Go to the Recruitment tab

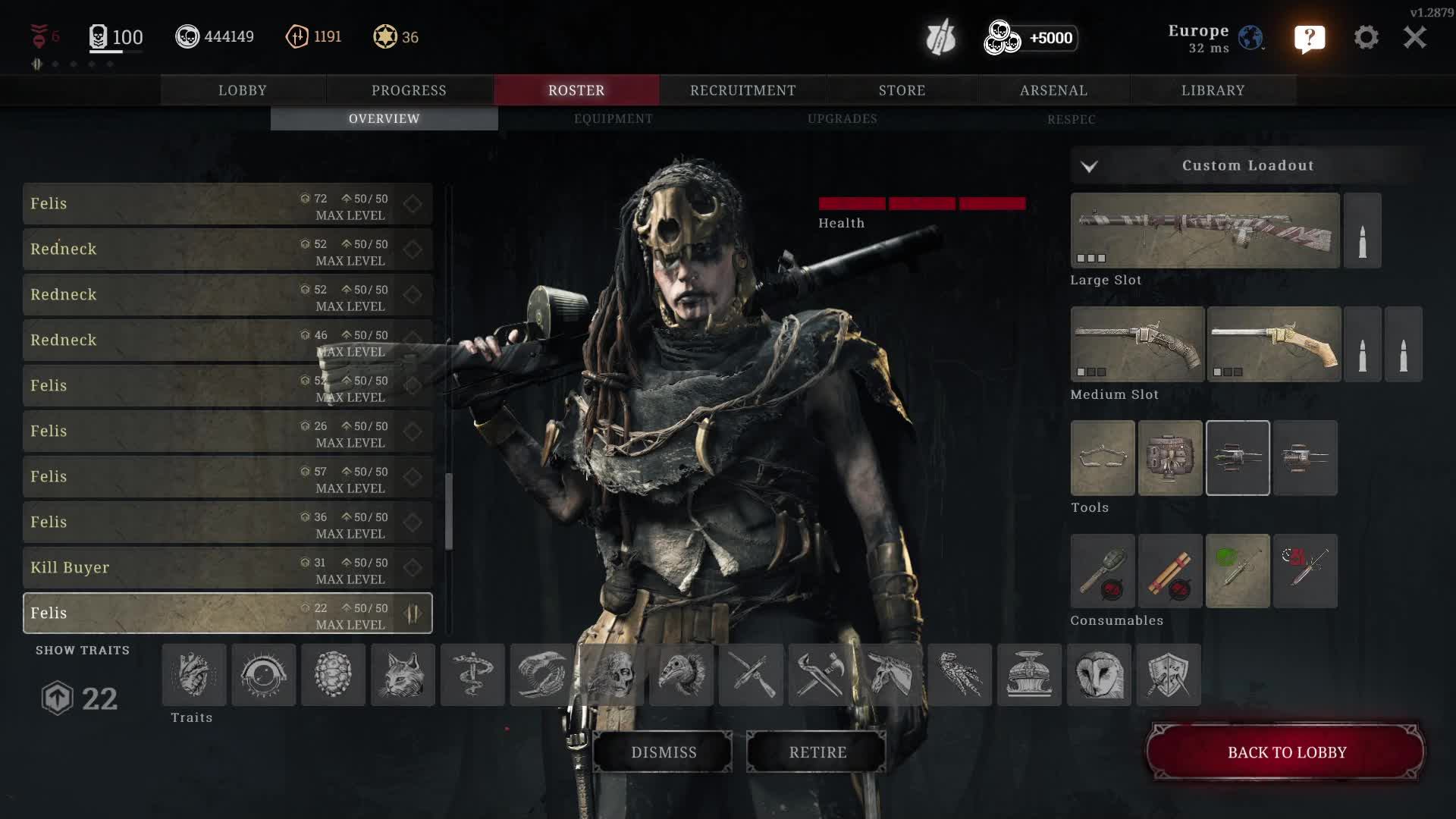(x=742, y=90)
